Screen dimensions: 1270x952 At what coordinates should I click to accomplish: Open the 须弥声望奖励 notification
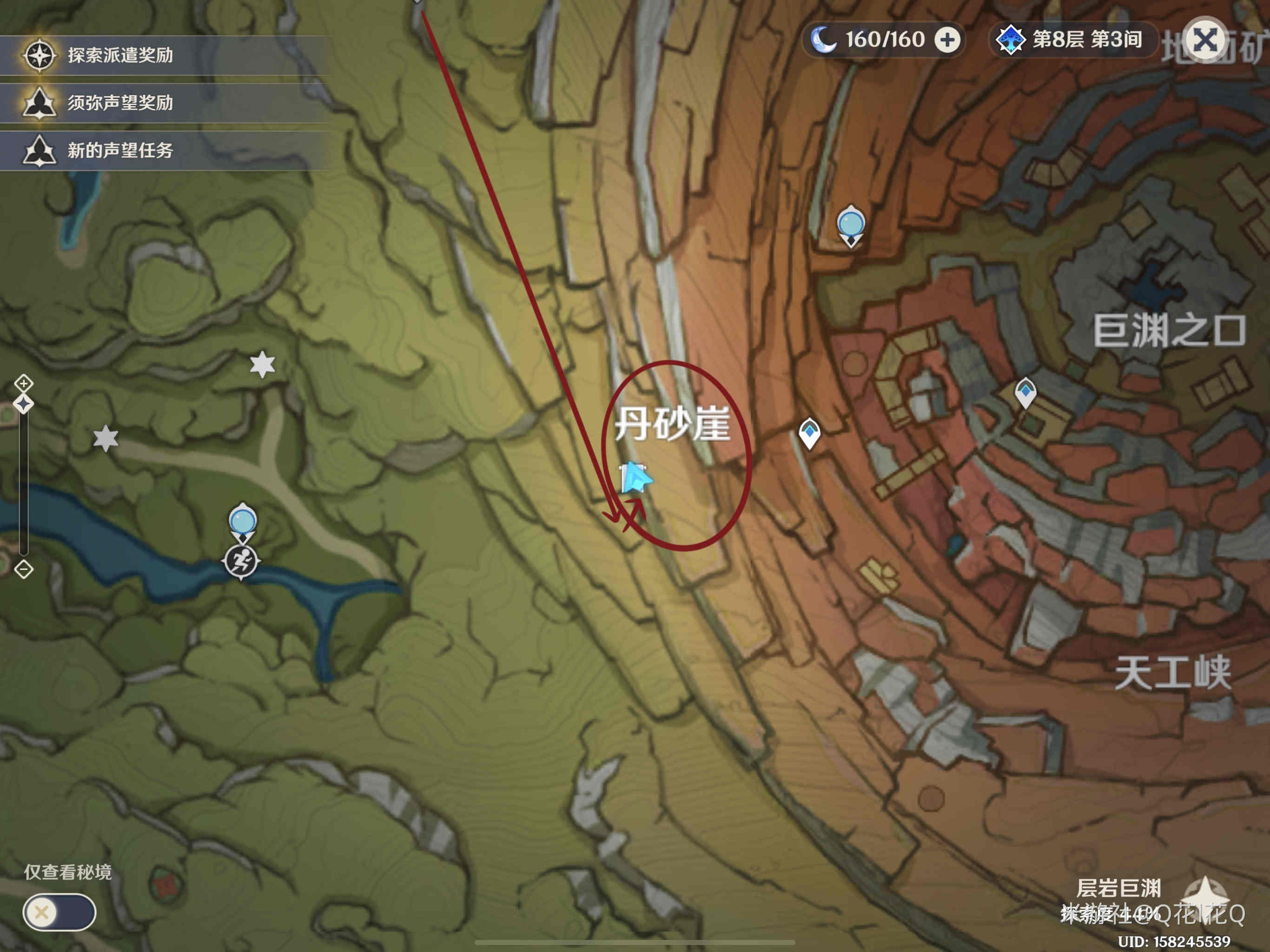click(120, 103)
